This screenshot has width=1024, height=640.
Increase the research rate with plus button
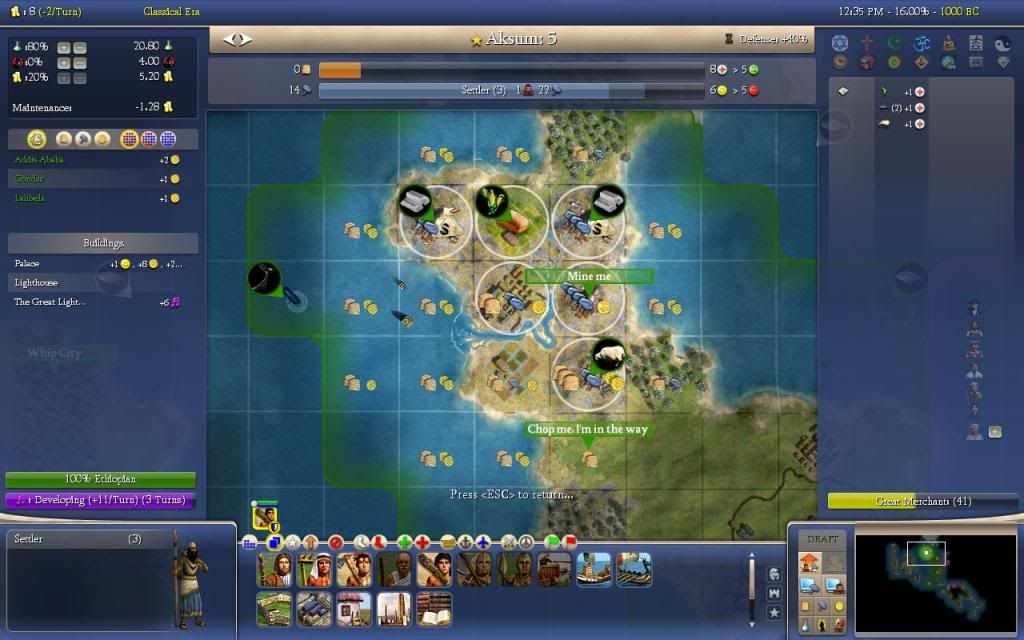pos(63,47)
